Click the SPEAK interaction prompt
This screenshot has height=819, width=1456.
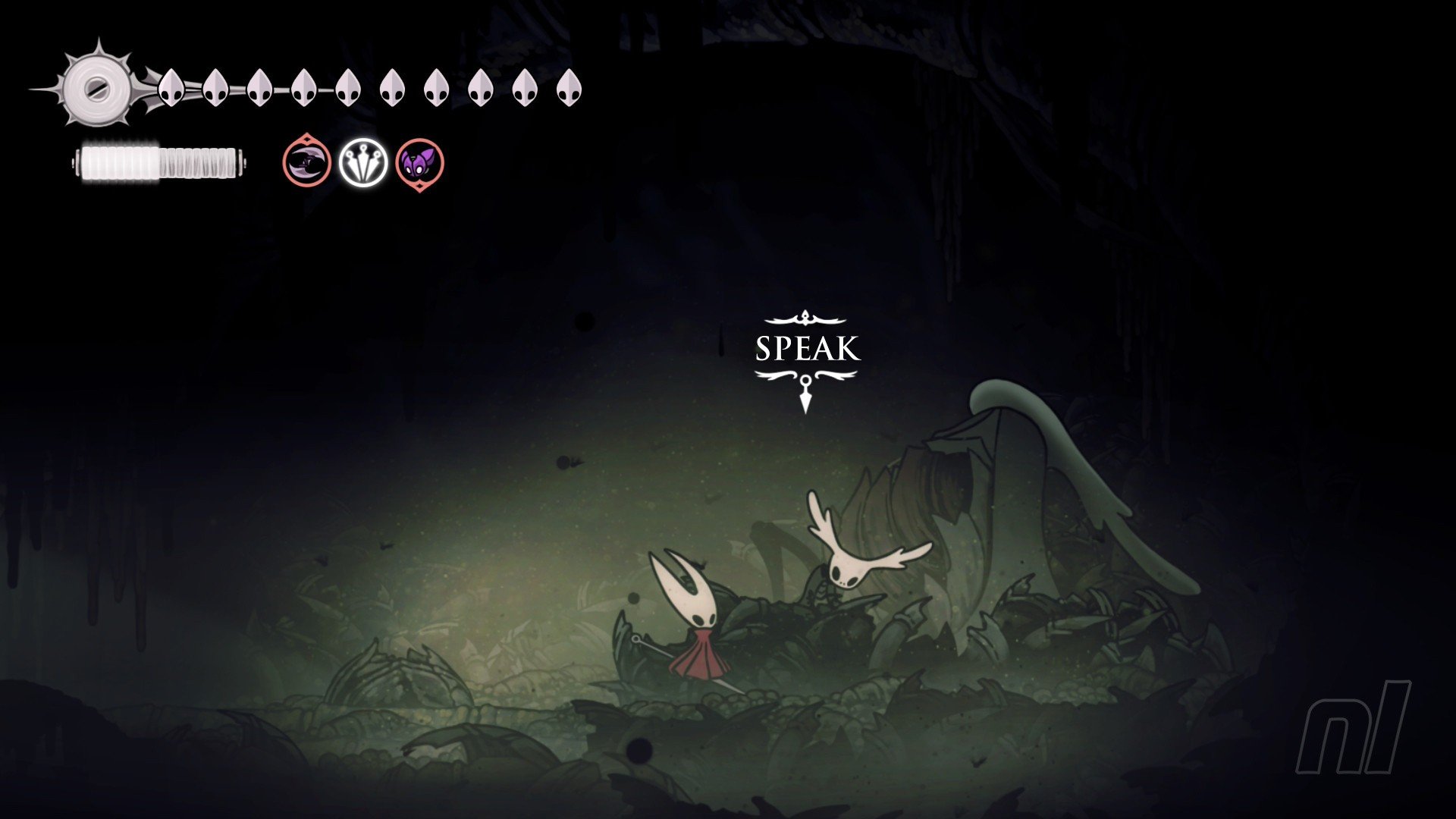tap(806, 350)
